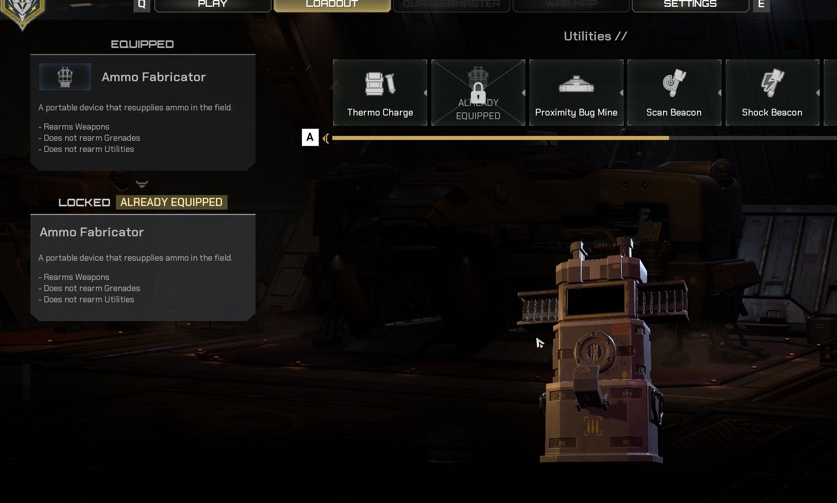Click the utilities list horizontal scrollbar
The width and height of the screenshot is (837, 503).
pyautogui.click(x=500, y=138)
